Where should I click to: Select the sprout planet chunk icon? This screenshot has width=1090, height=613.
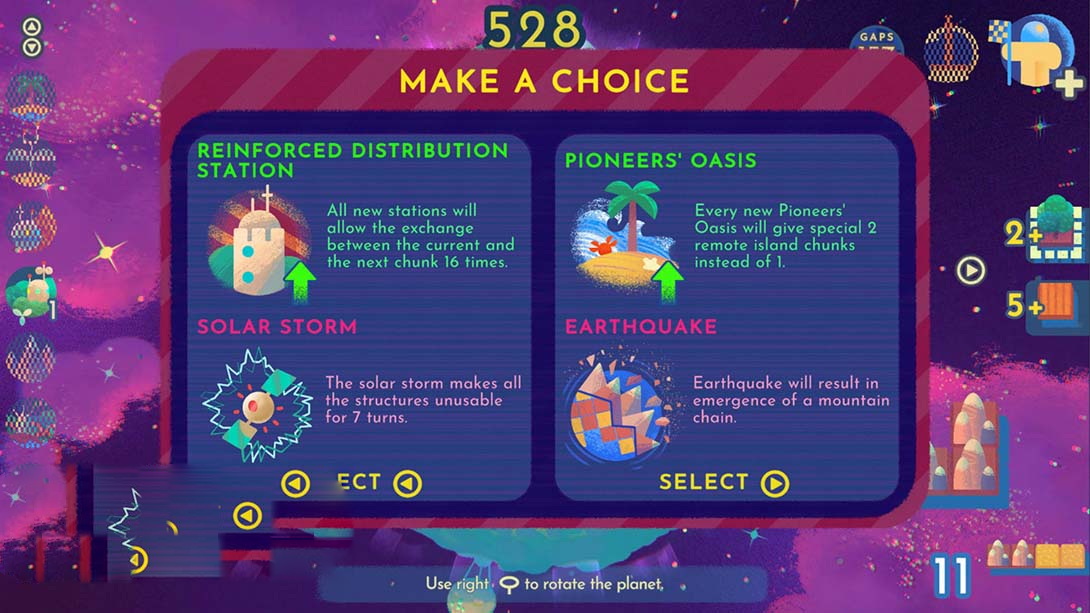coord(29,293)
